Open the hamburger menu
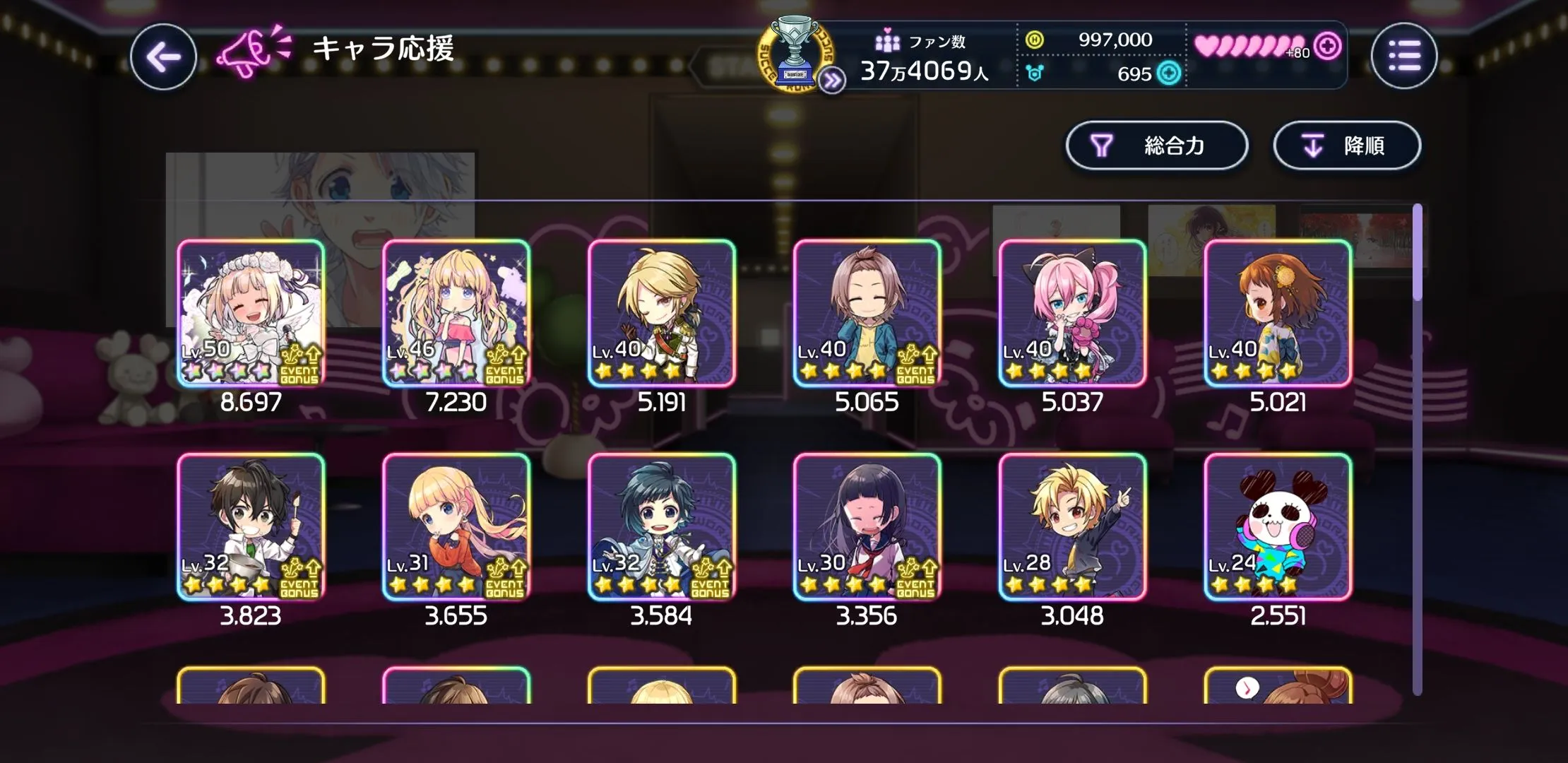The width and height of the screenshot is (1568, 763). pos(1403,56)
